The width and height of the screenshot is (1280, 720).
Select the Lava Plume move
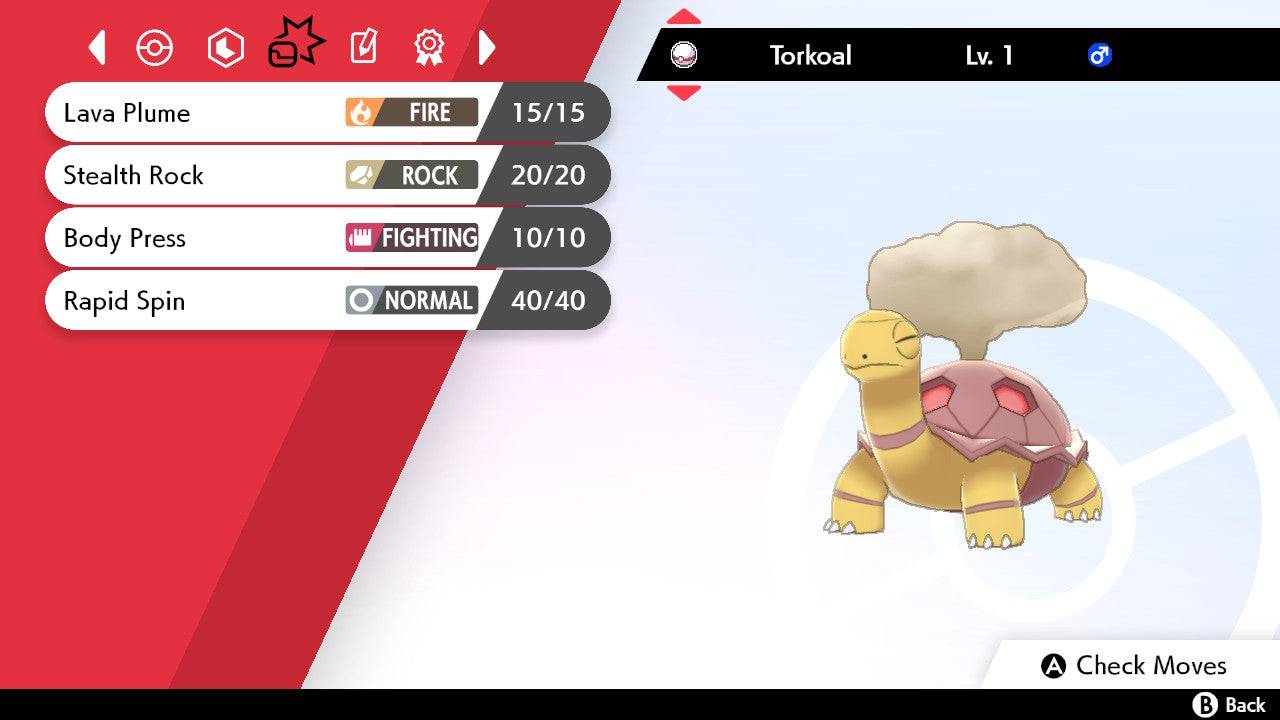click(x=260, y=113)
